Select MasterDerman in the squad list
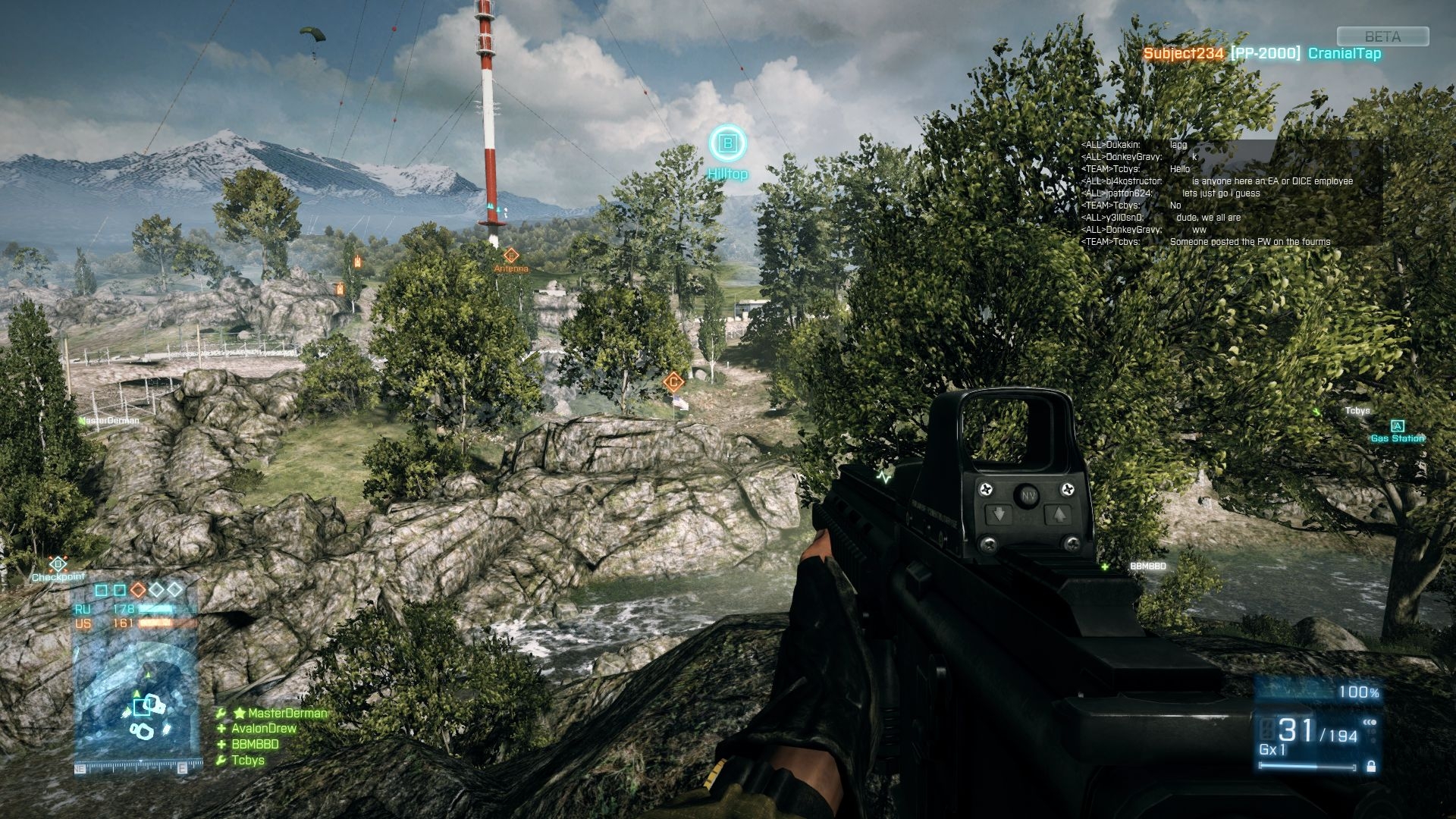This screenshot has height=819, width=1456. click(x=286, y=713)
